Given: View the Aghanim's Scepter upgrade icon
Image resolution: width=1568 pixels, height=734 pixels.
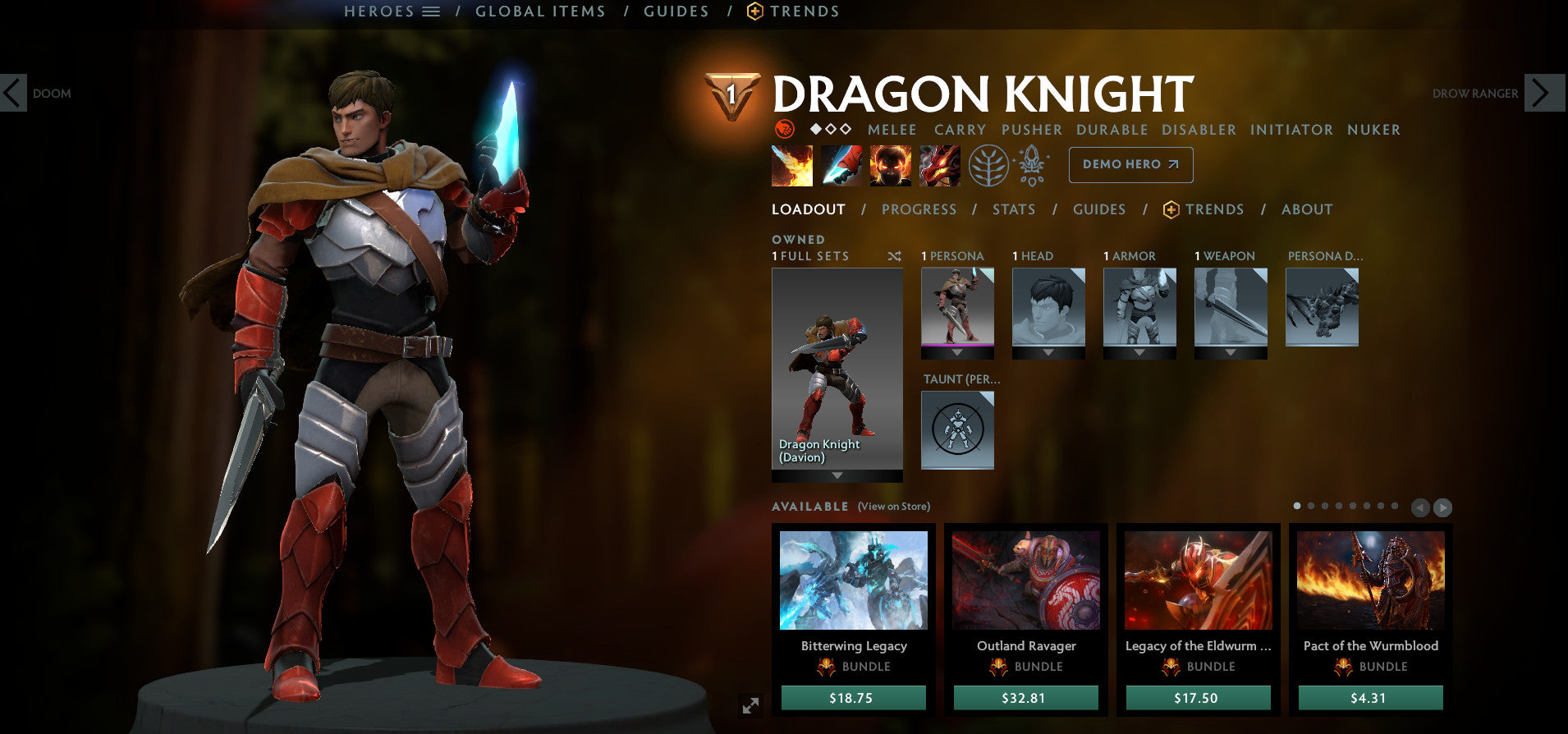Looking at the screenshot, I should [x=1032, y=164].
